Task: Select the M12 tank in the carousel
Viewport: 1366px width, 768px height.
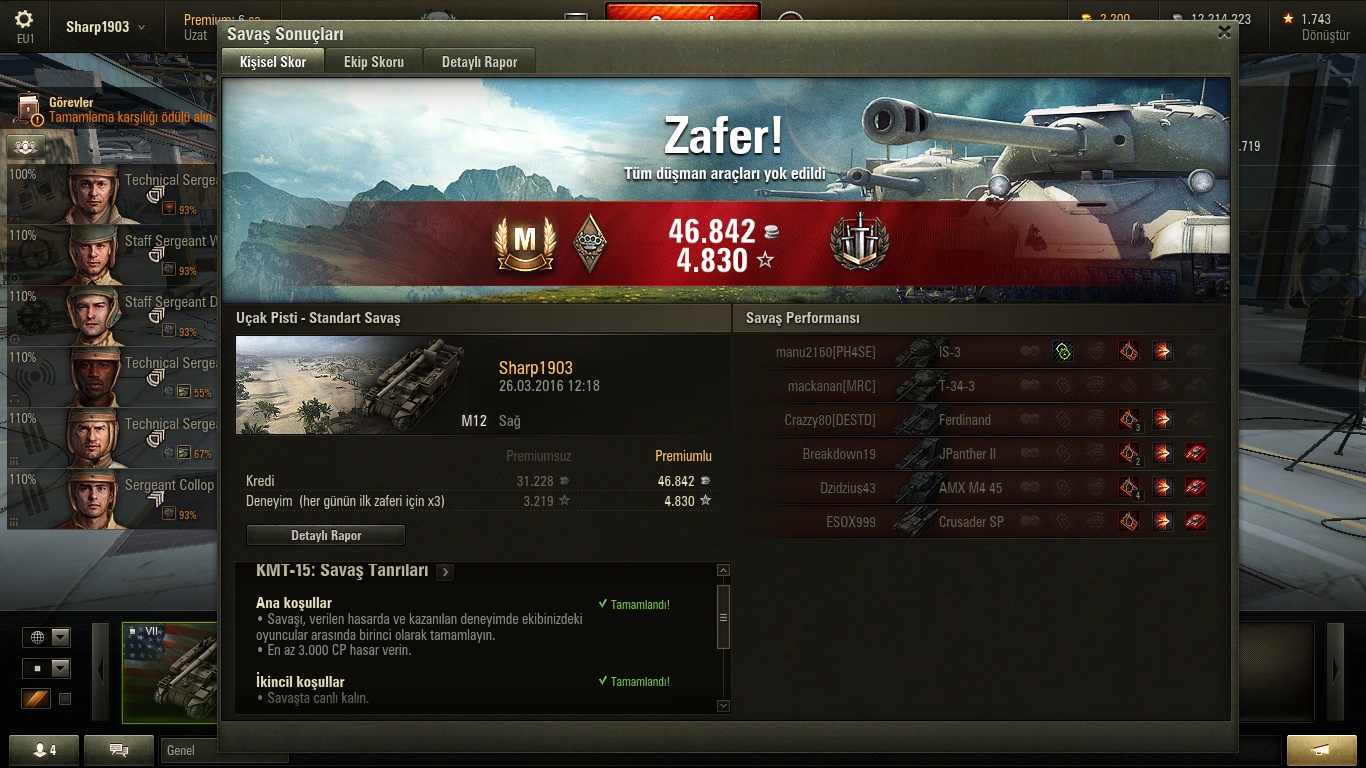Action: (170, 672)
